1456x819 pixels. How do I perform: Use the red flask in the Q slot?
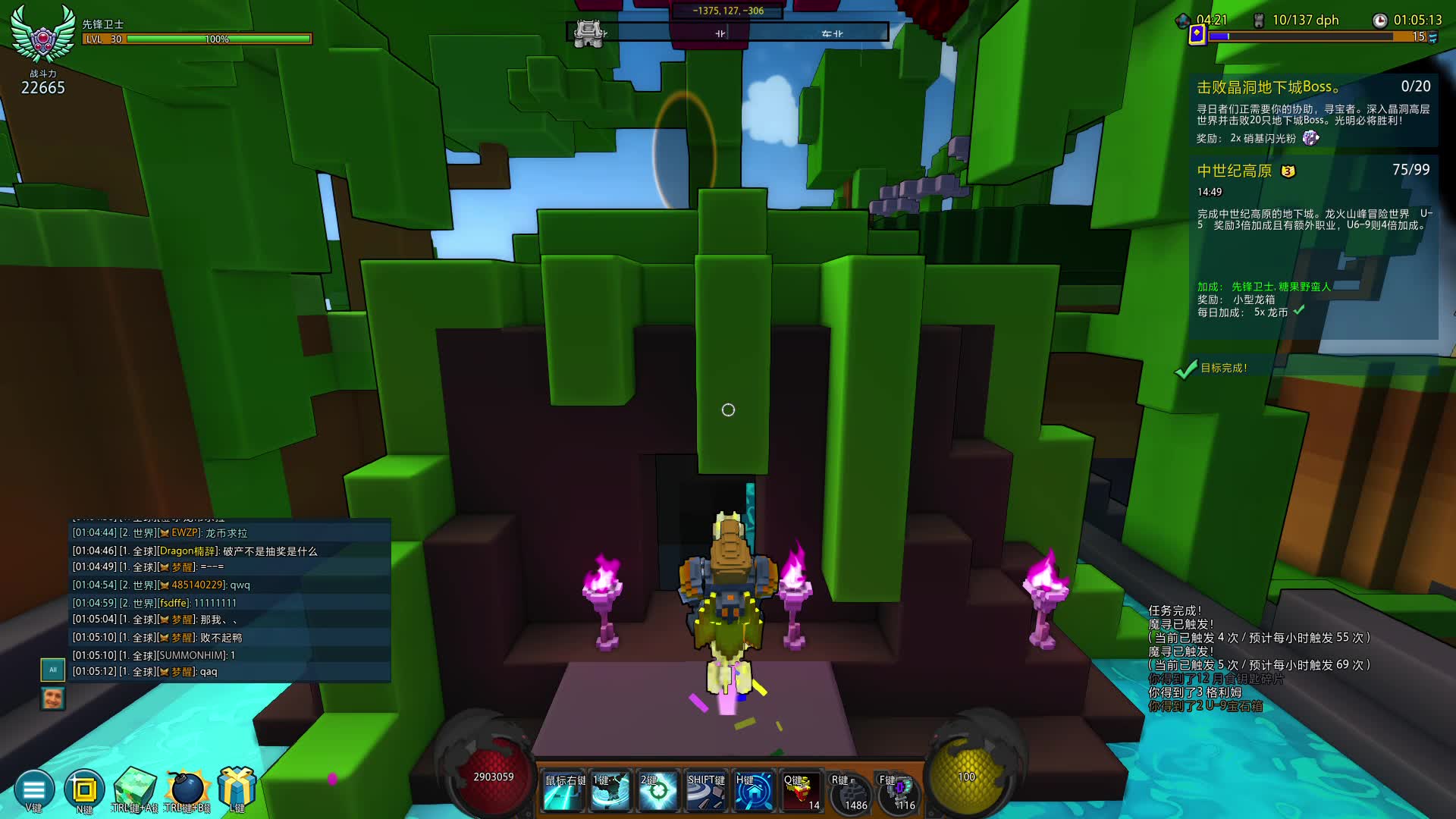802,792
